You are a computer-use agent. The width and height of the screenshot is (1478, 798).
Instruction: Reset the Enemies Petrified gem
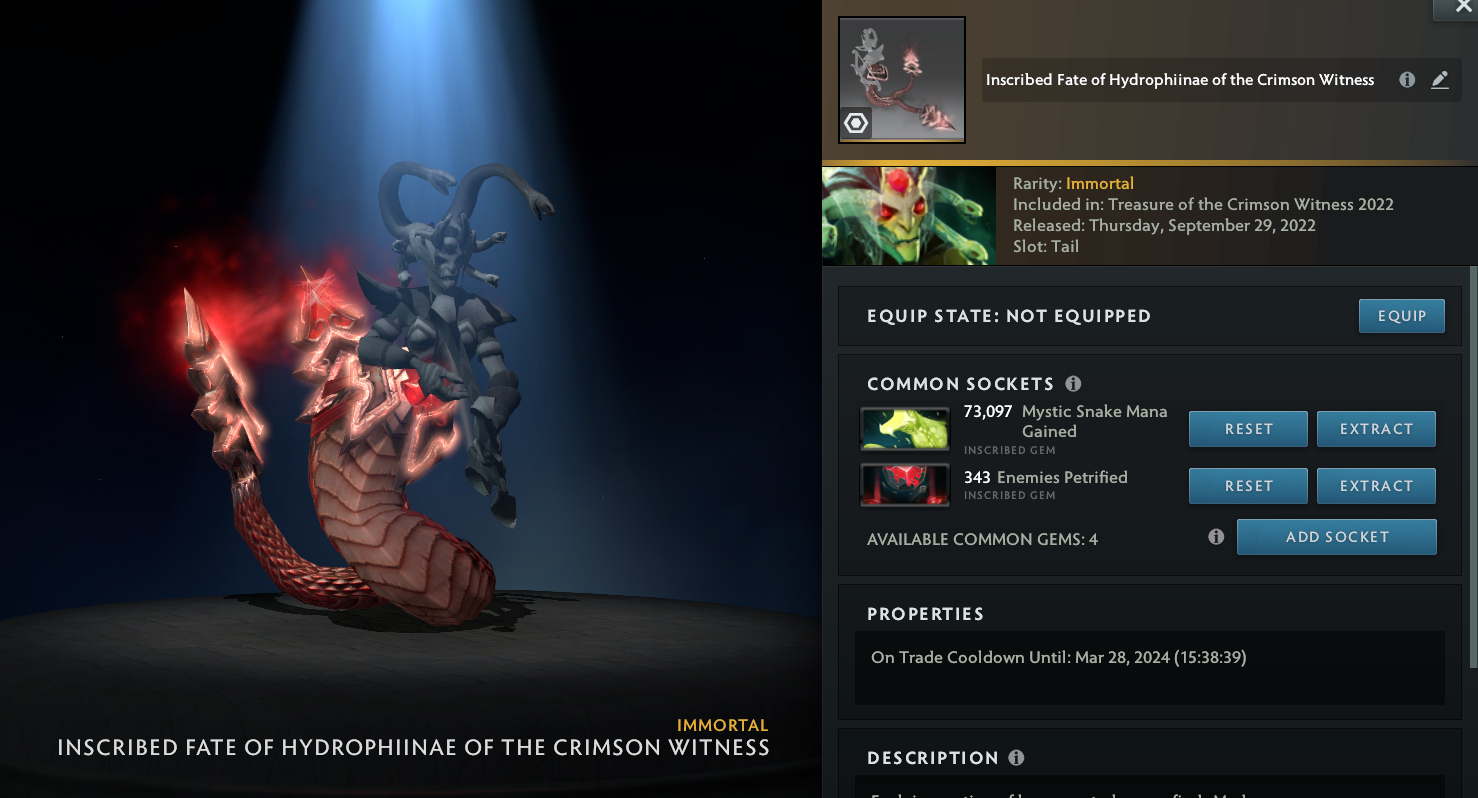[1248, 486]
